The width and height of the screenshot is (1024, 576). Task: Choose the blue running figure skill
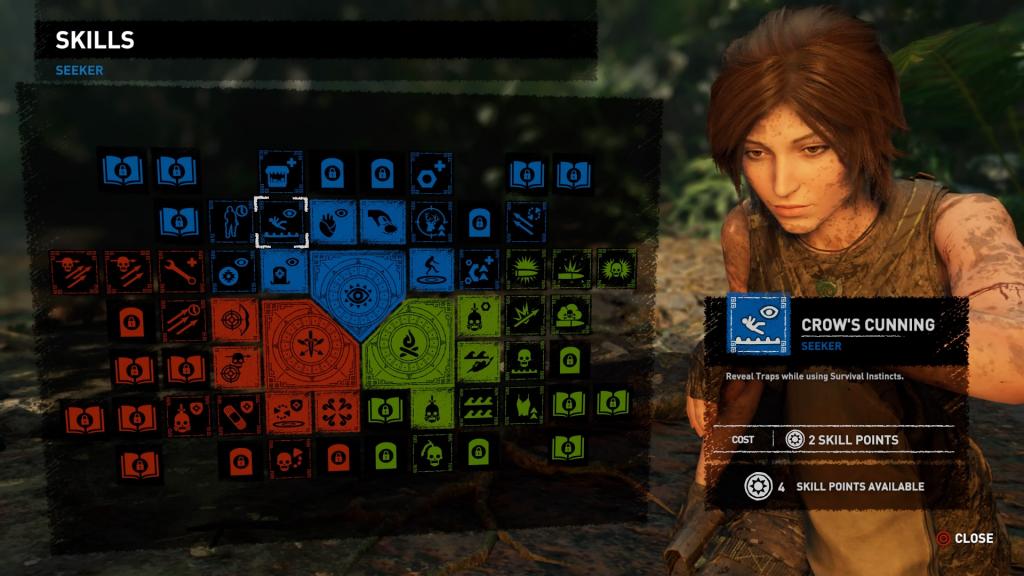[432, 270]
